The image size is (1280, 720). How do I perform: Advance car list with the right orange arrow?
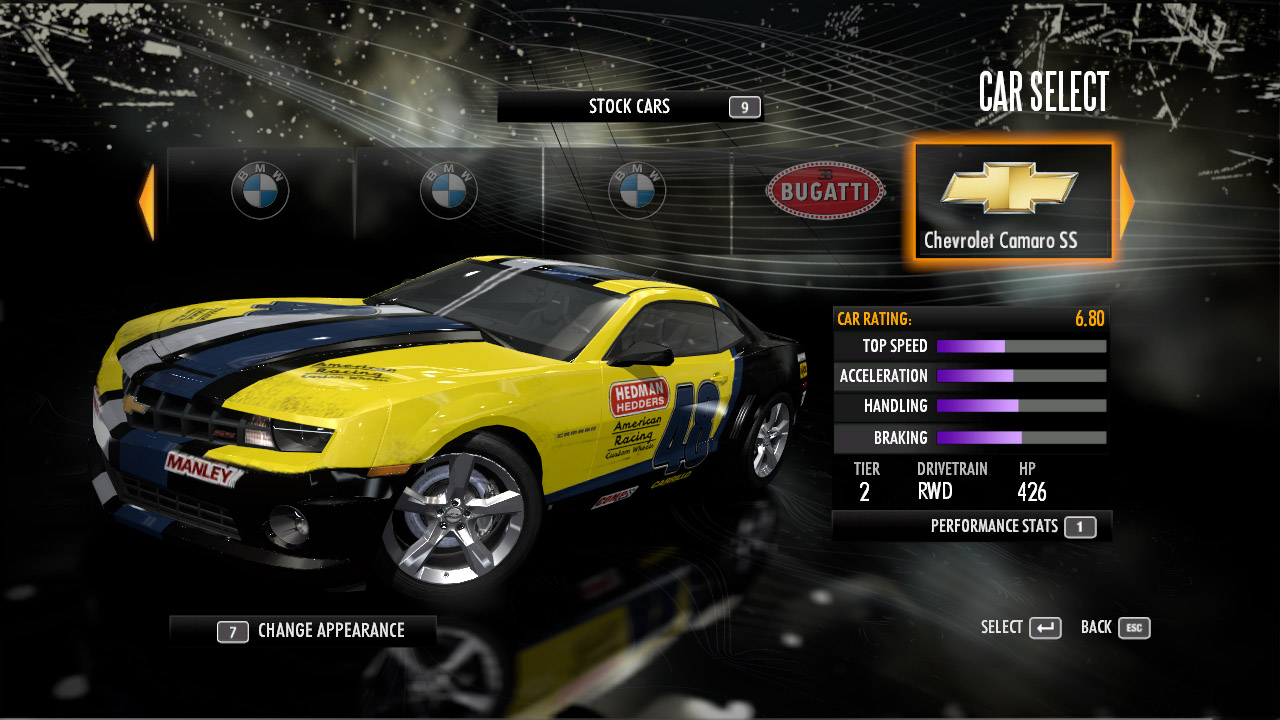[1127, 202]
